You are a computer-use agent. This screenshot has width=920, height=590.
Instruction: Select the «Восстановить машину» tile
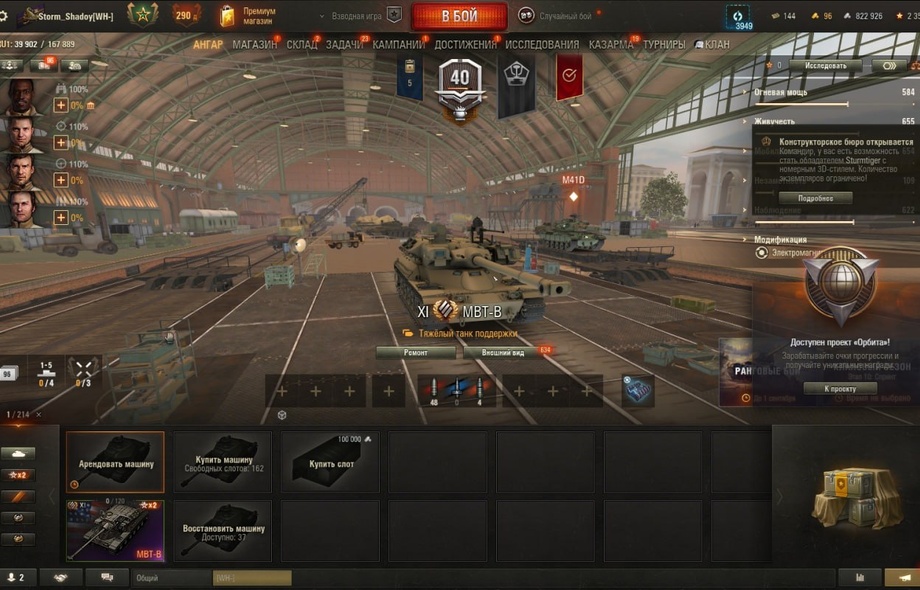[x=224, y=530]
